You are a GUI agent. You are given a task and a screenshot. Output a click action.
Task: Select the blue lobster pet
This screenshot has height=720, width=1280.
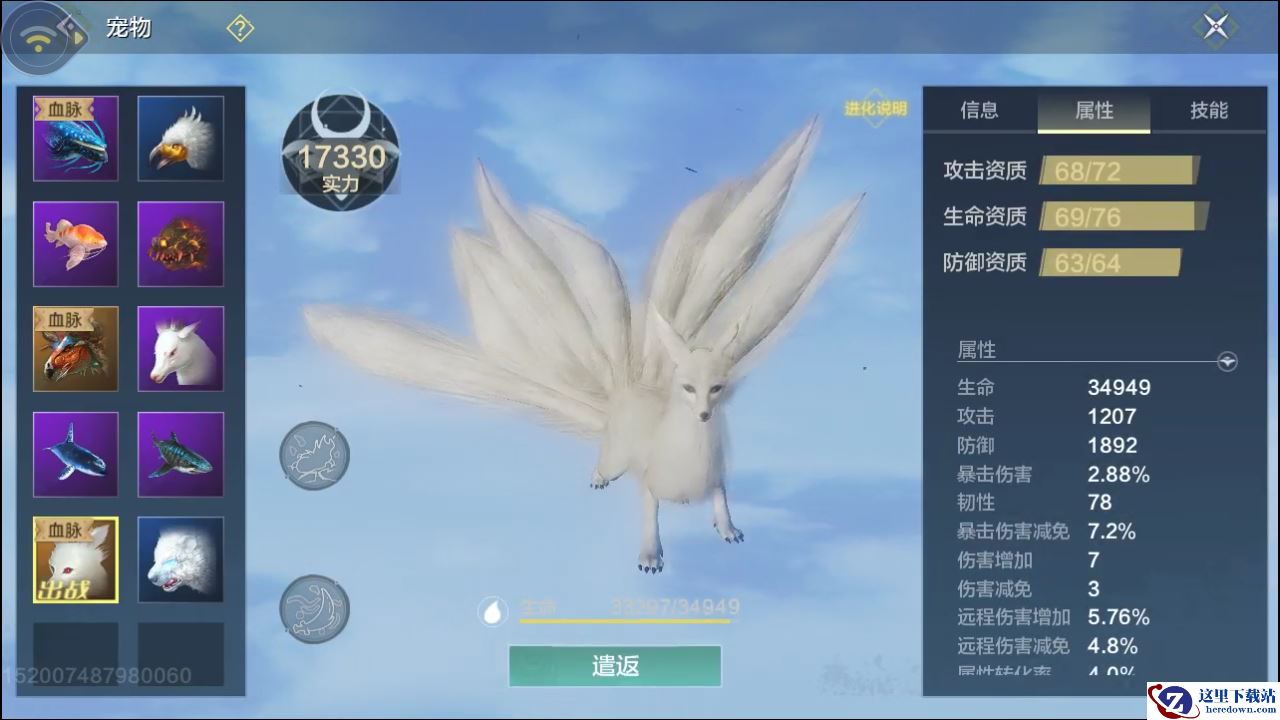point(76,139)
